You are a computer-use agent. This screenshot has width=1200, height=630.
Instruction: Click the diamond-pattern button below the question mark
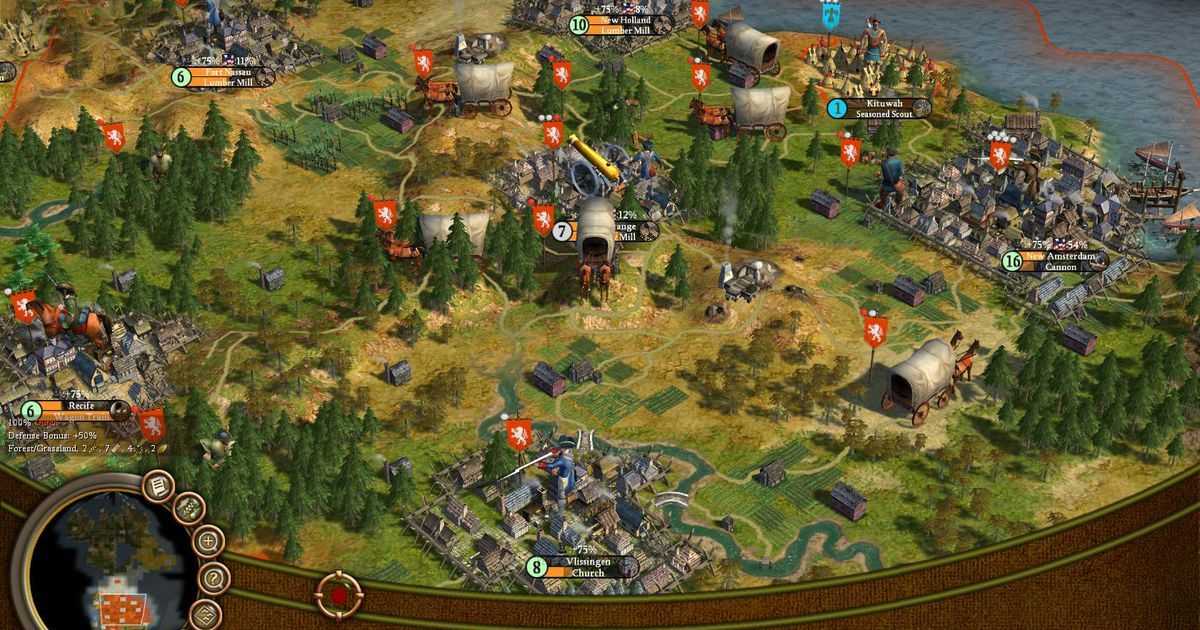pos(206,614)
